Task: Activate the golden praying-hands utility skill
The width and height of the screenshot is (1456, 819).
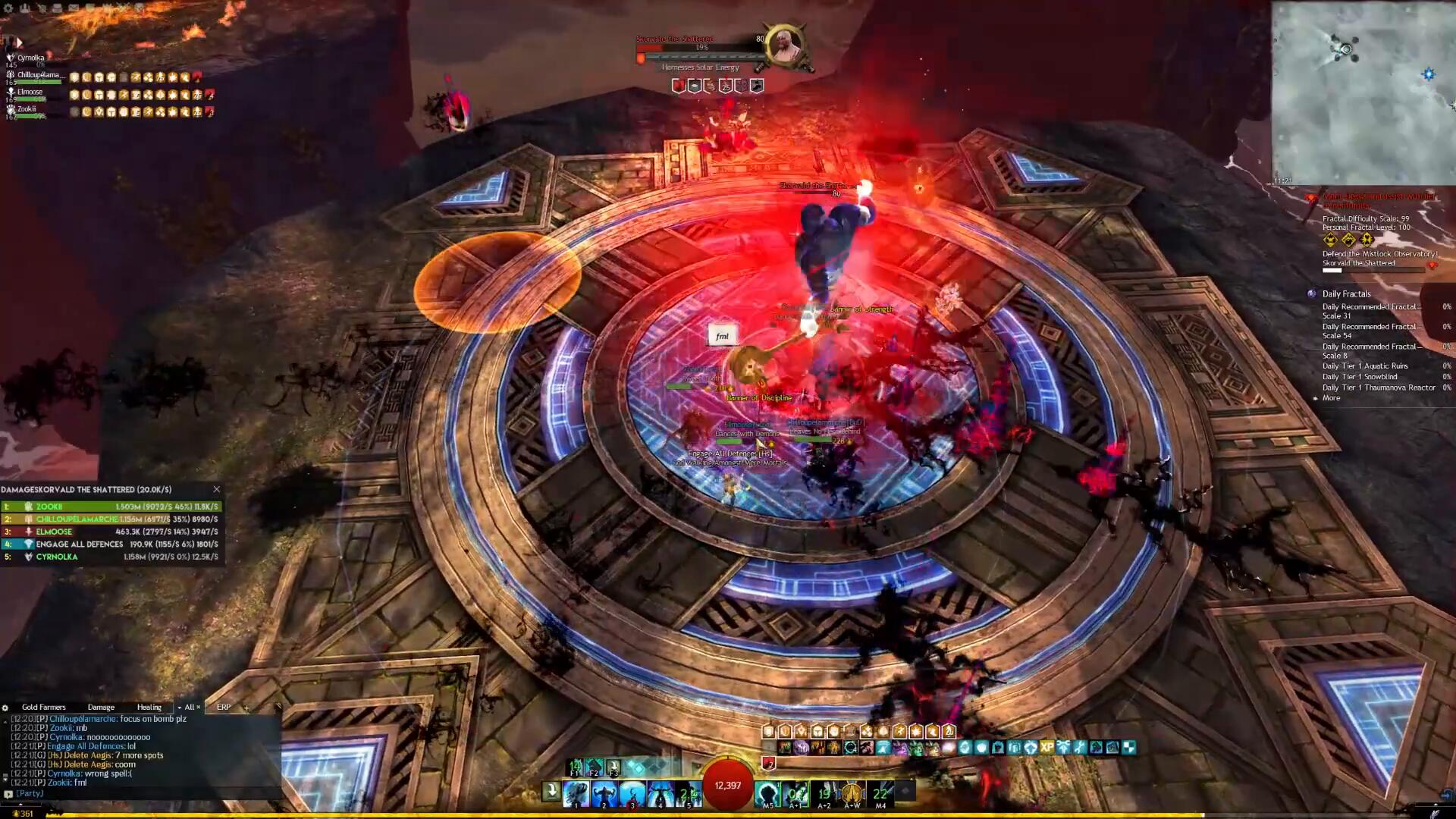Action: pos(852,793)
